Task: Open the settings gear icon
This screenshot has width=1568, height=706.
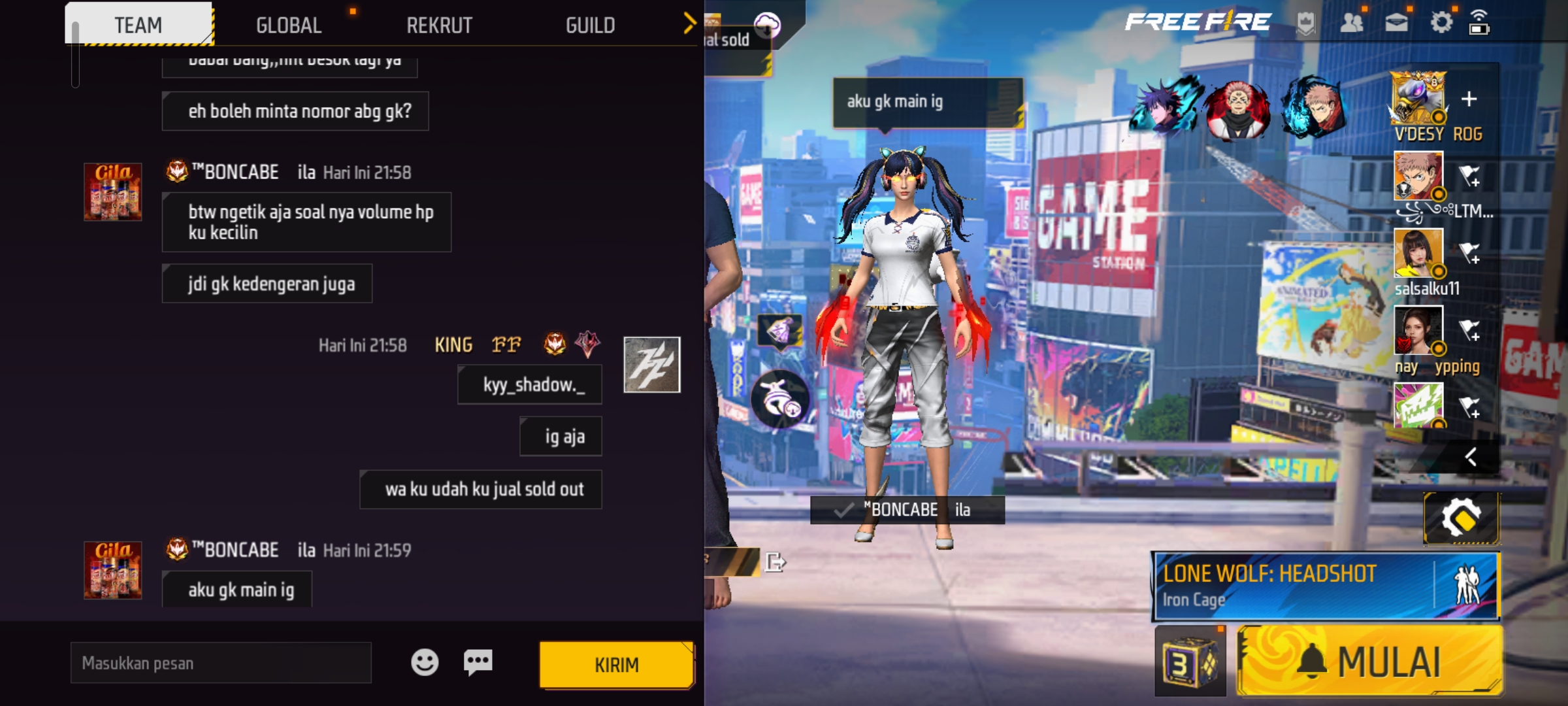Action: click(x=1441, y=23)
